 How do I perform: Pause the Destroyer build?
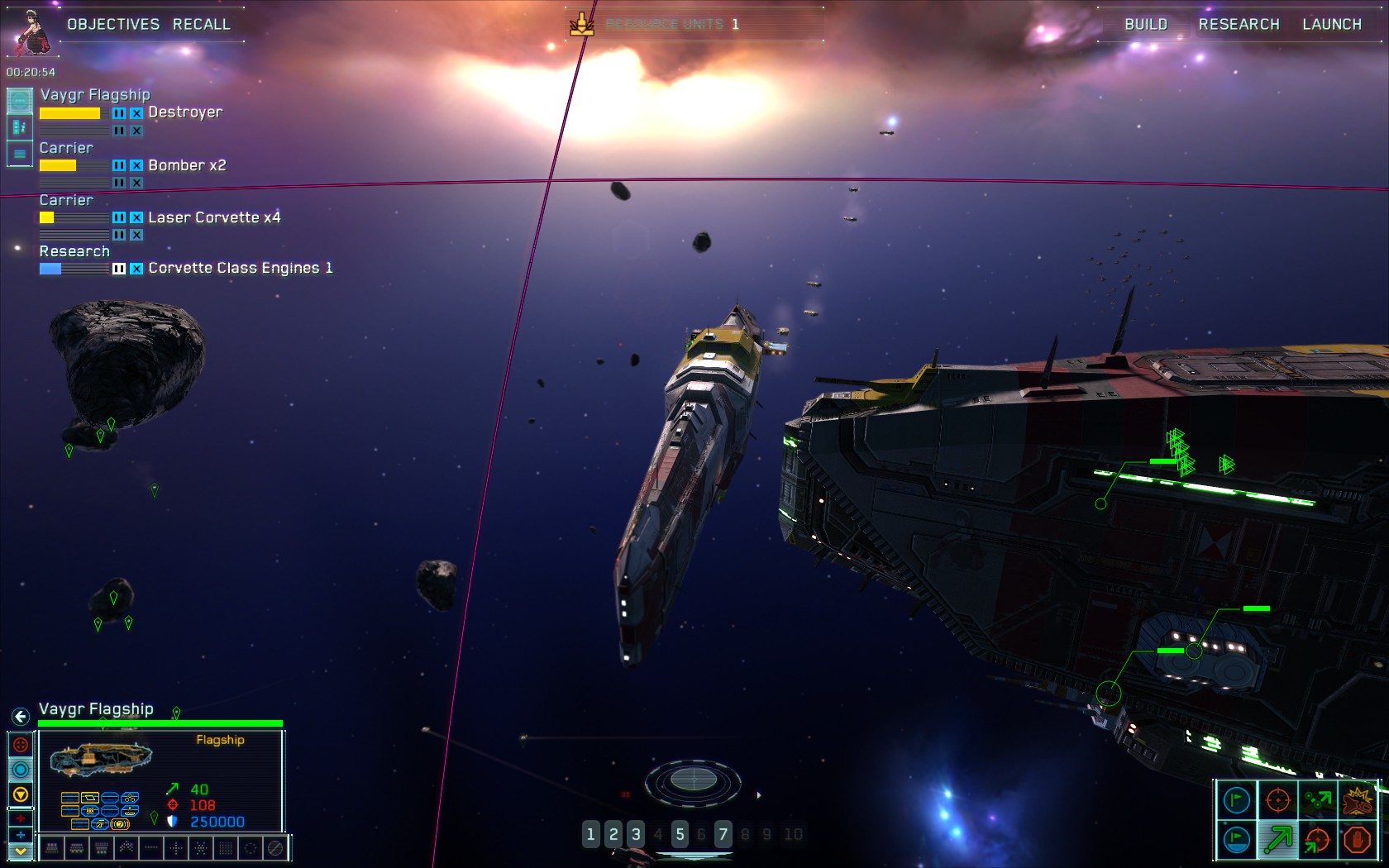[x=119, y=113]
